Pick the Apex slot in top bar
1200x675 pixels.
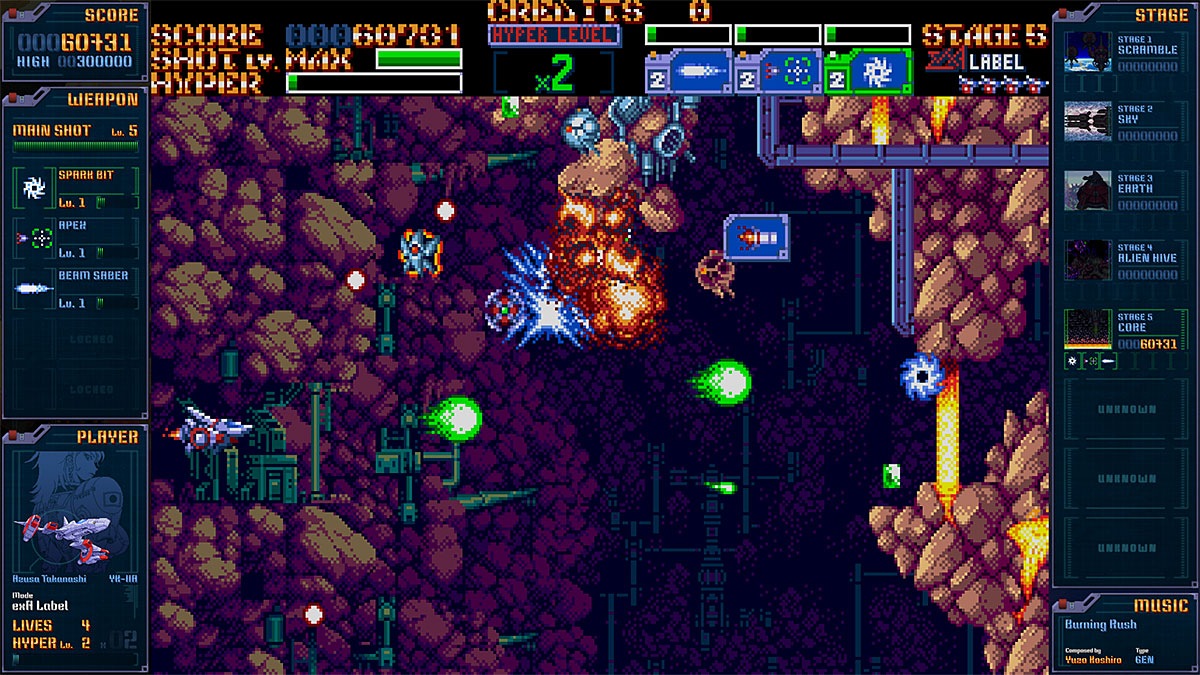coord(779,71)
